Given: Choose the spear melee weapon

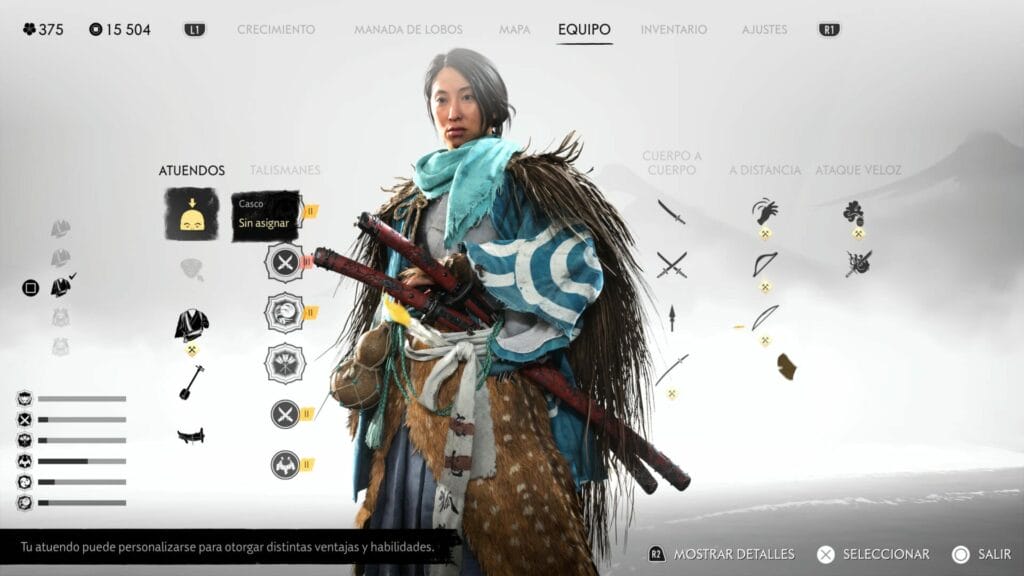Looking at the screenshot, I should (x=671, y=318).
